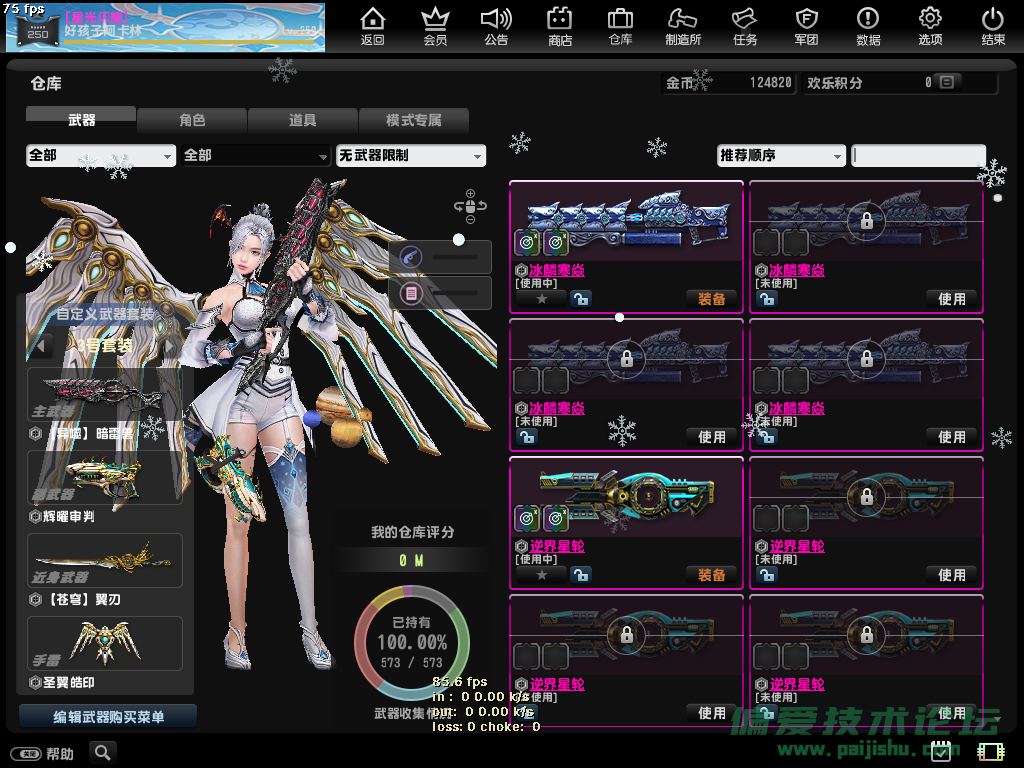Click the 结束 quit button
This screenshot has width=1024, height=768.
pyautogui.click(x=992, y=26)
